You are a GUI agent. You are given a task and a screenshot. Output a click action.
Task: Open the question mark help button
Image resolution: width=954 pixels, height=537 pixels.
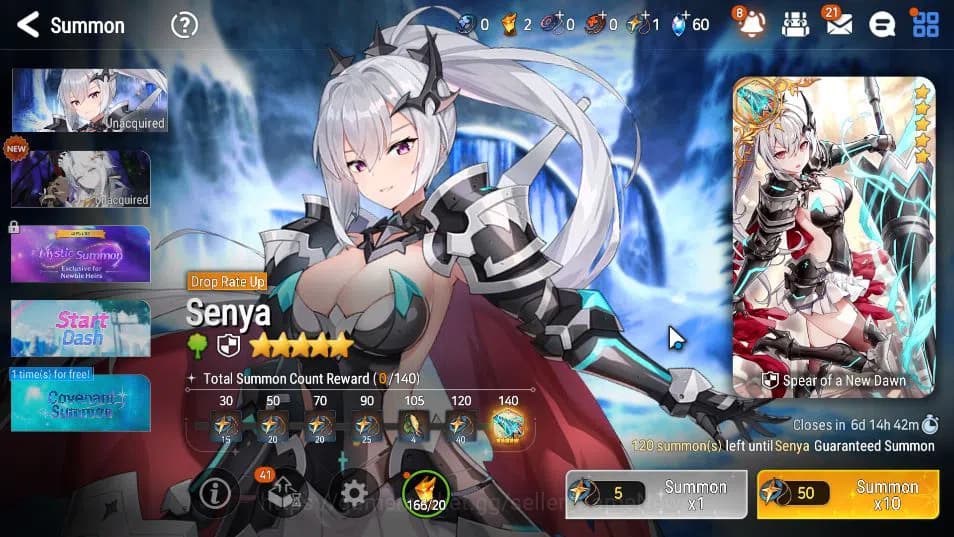click(184, 25)
